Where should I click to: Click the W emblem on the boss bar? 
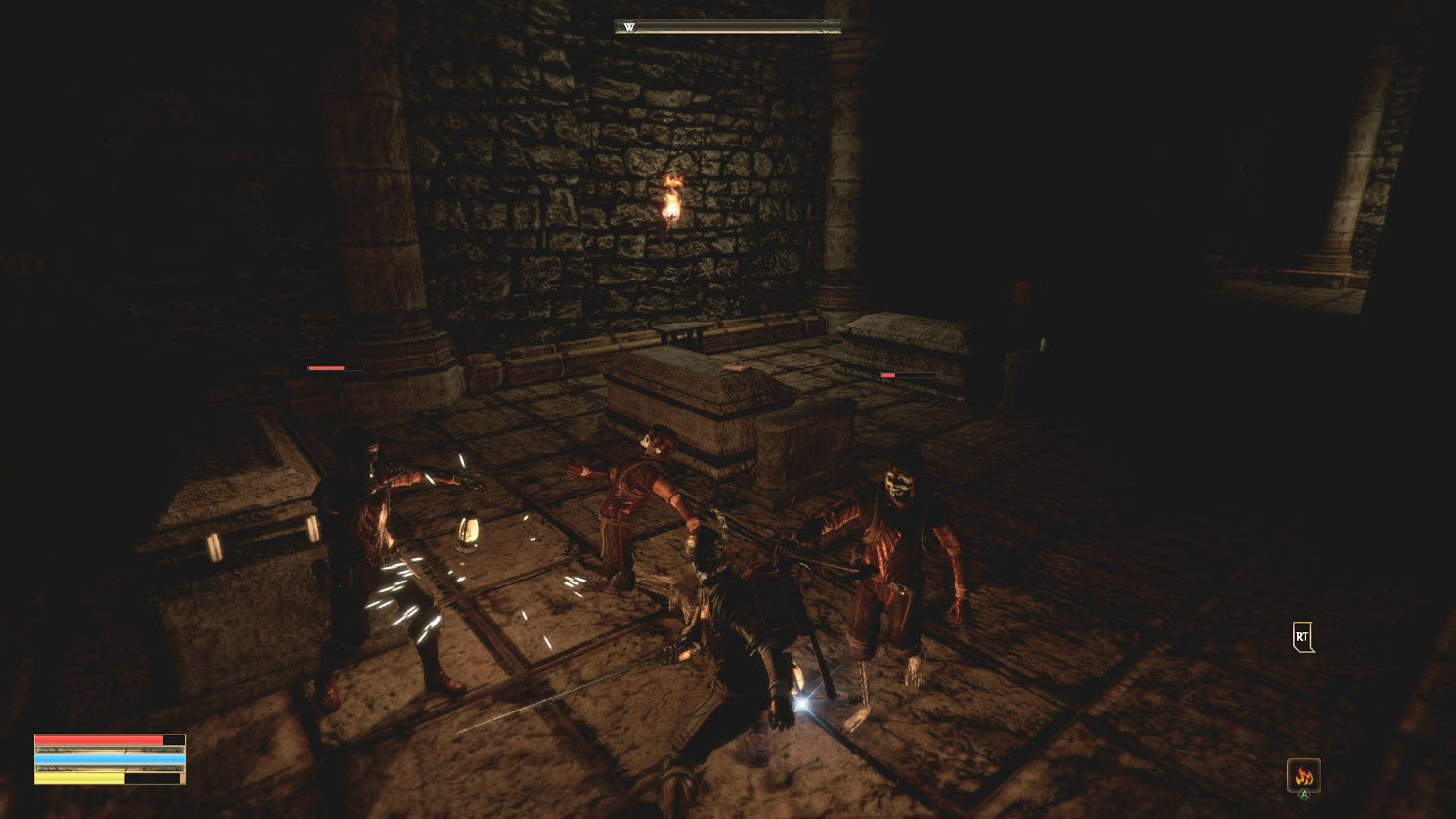627,27
